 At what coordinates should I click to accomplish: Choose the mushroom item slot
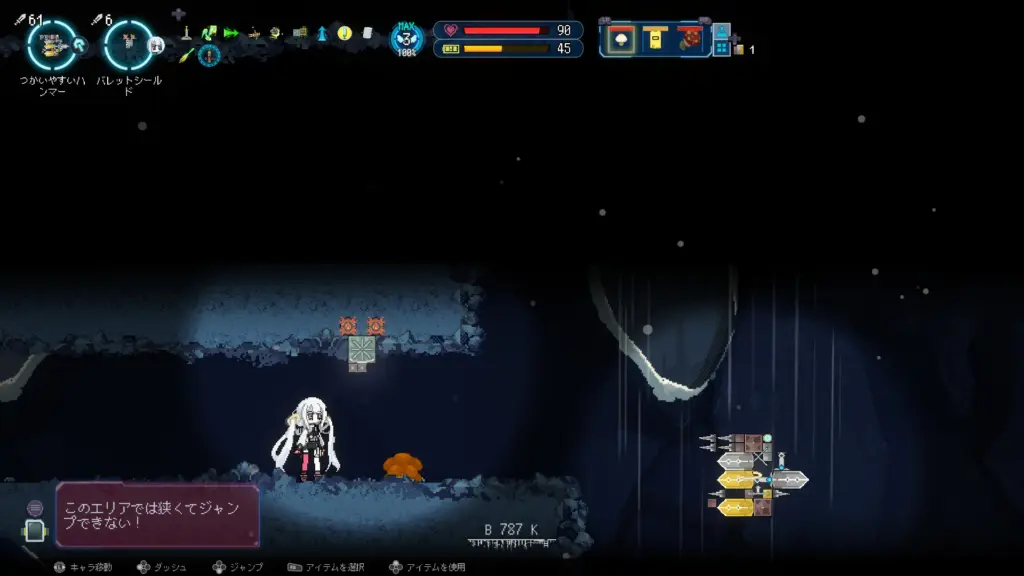(620, 39)
